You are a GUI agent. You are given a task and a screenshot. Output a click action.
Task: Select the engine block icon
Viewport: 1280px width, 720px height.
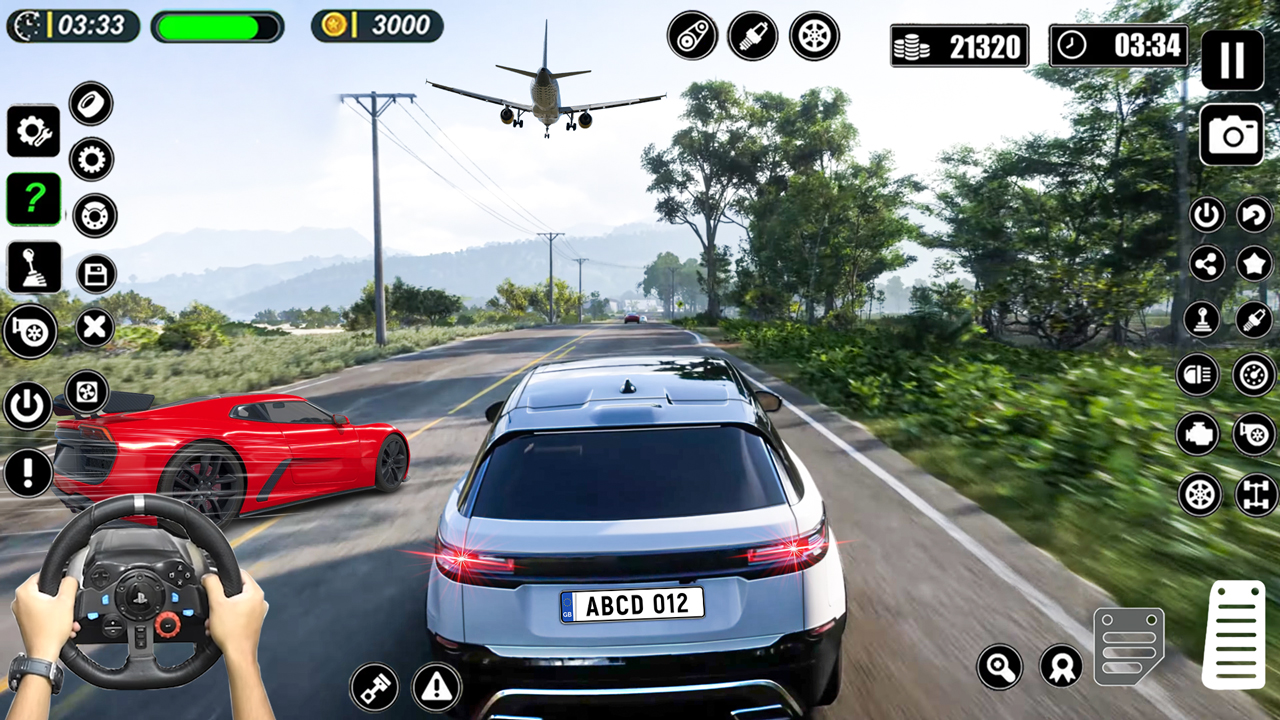pyautogui.click(x=1198, y=434)
